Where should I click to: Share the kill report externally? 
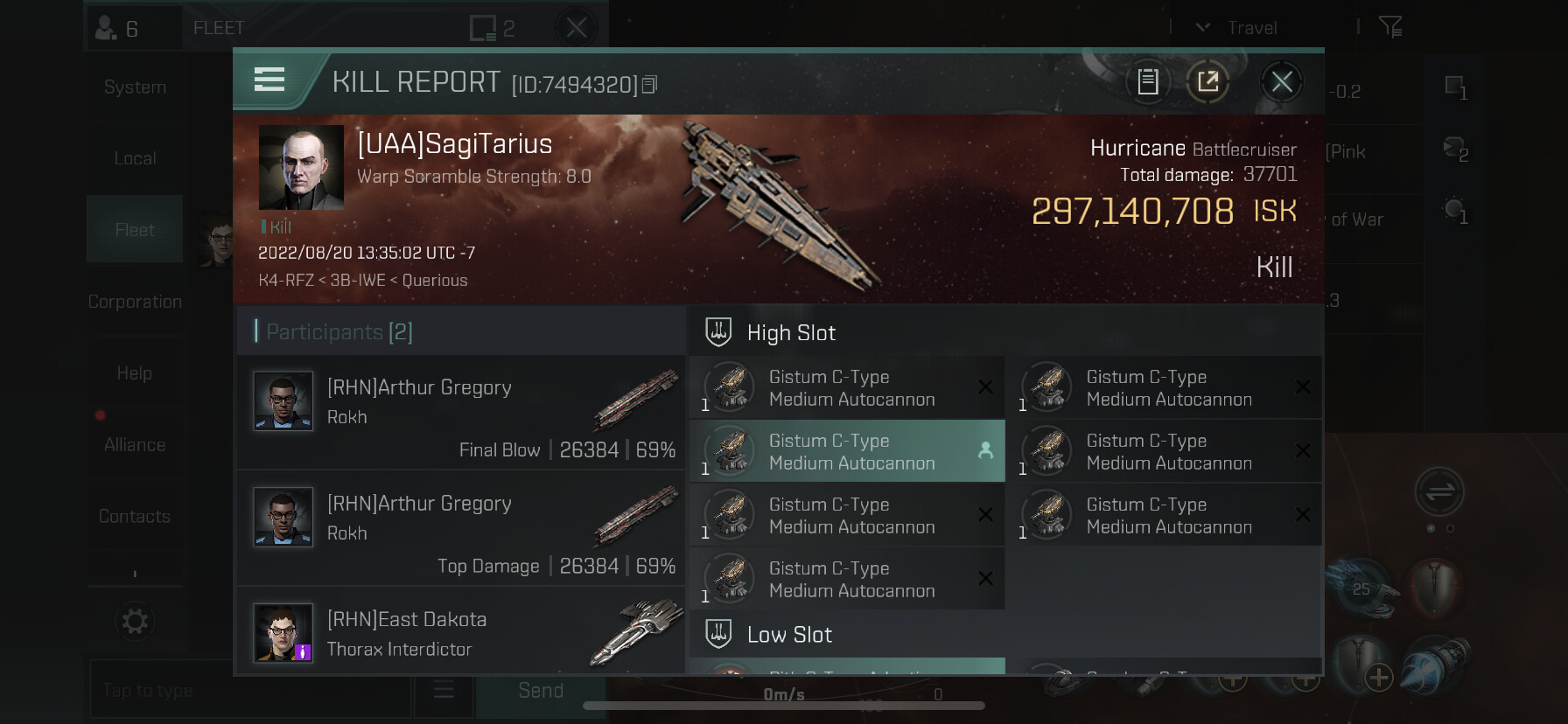1207,82
